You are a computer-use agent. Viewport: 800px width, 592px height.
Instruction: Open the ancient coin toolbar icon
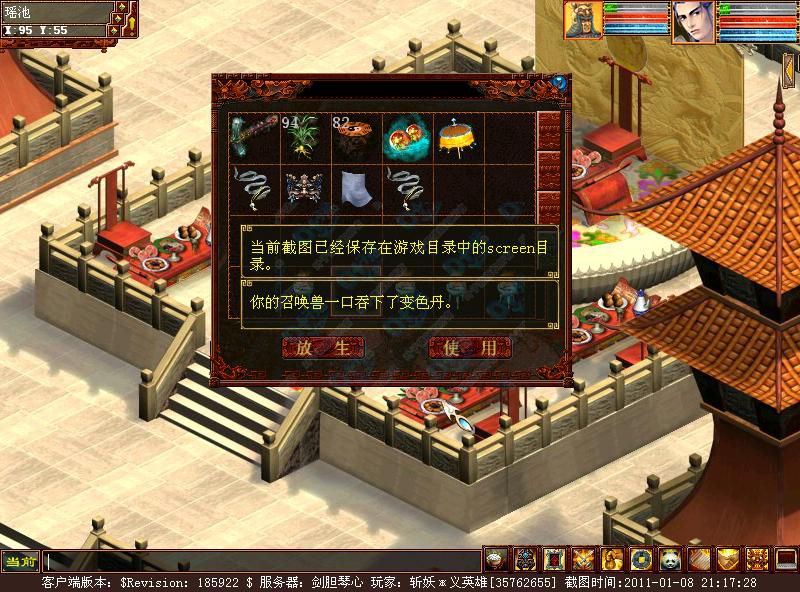click(640, 559)
